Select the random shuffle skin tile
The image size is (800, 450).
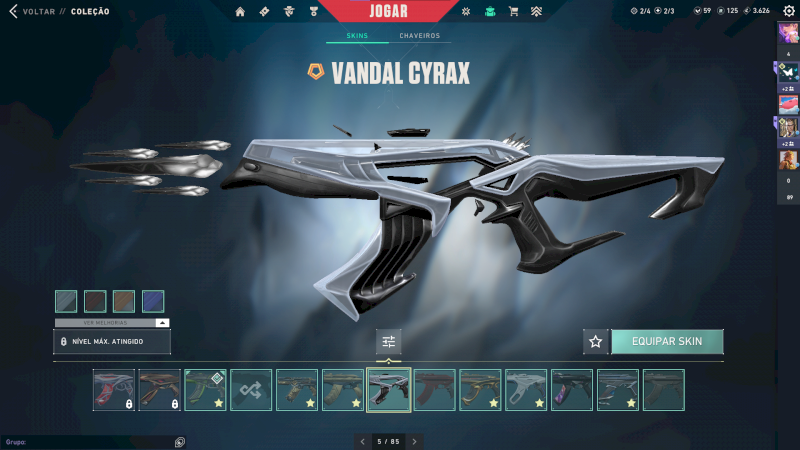click(x=251, y=390)
